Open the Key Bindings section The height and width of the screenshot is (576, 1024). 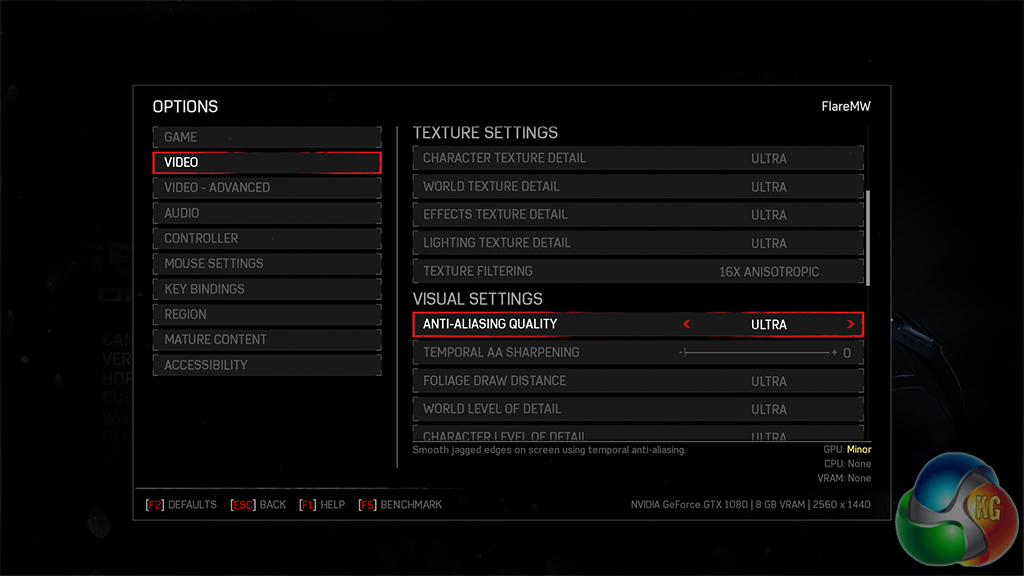[x=266, y=289]
